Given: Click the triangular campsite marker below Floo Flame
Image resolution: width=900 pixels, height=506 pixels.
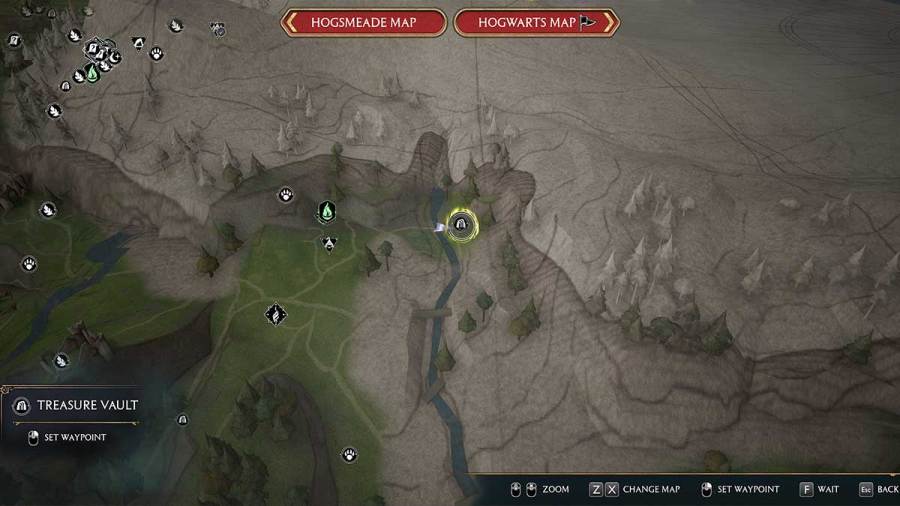Looking at the screenshot, I should [328, 241].
